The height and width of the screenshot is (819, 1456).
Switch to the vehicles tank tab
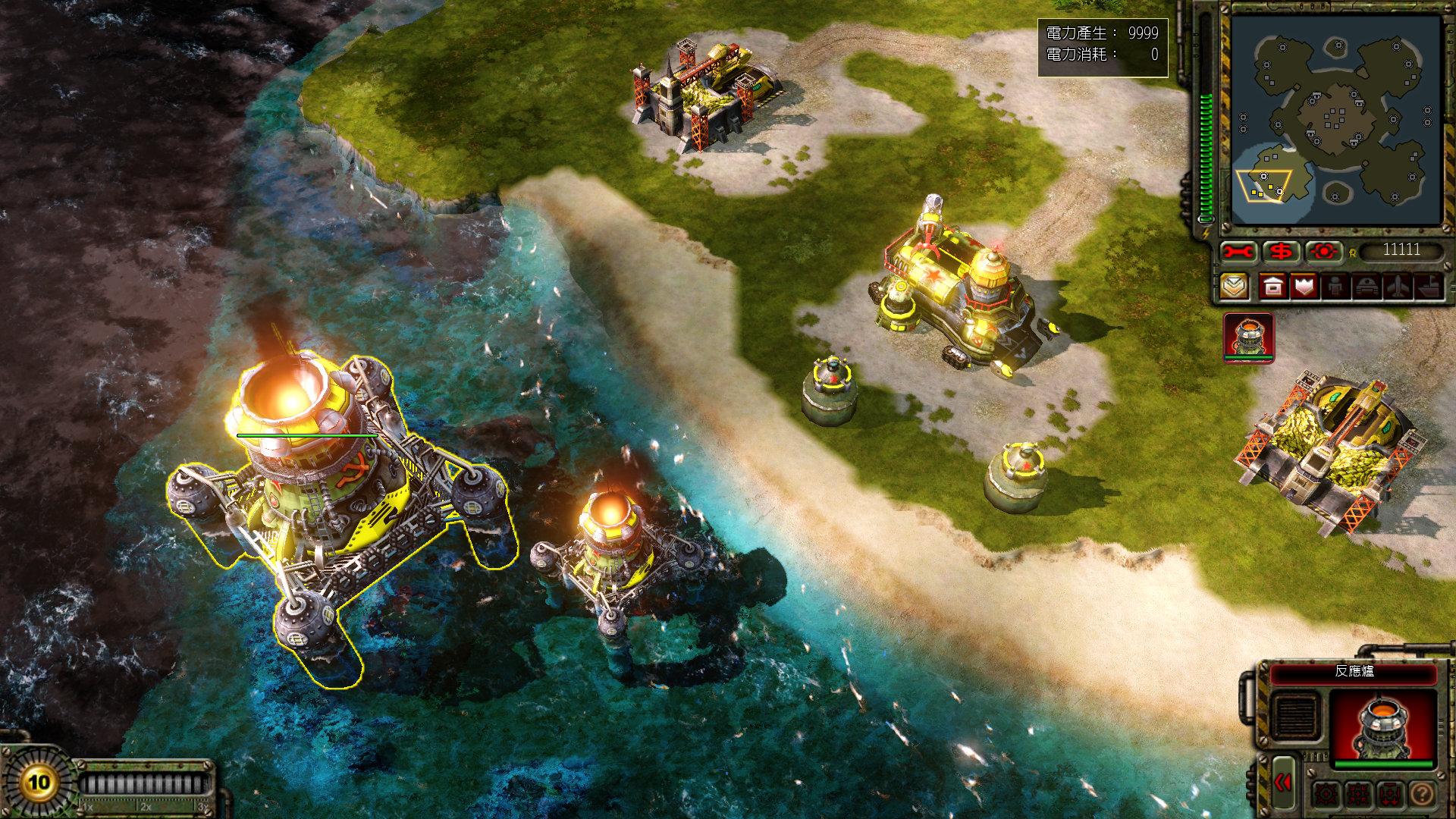click(1367, 287)
